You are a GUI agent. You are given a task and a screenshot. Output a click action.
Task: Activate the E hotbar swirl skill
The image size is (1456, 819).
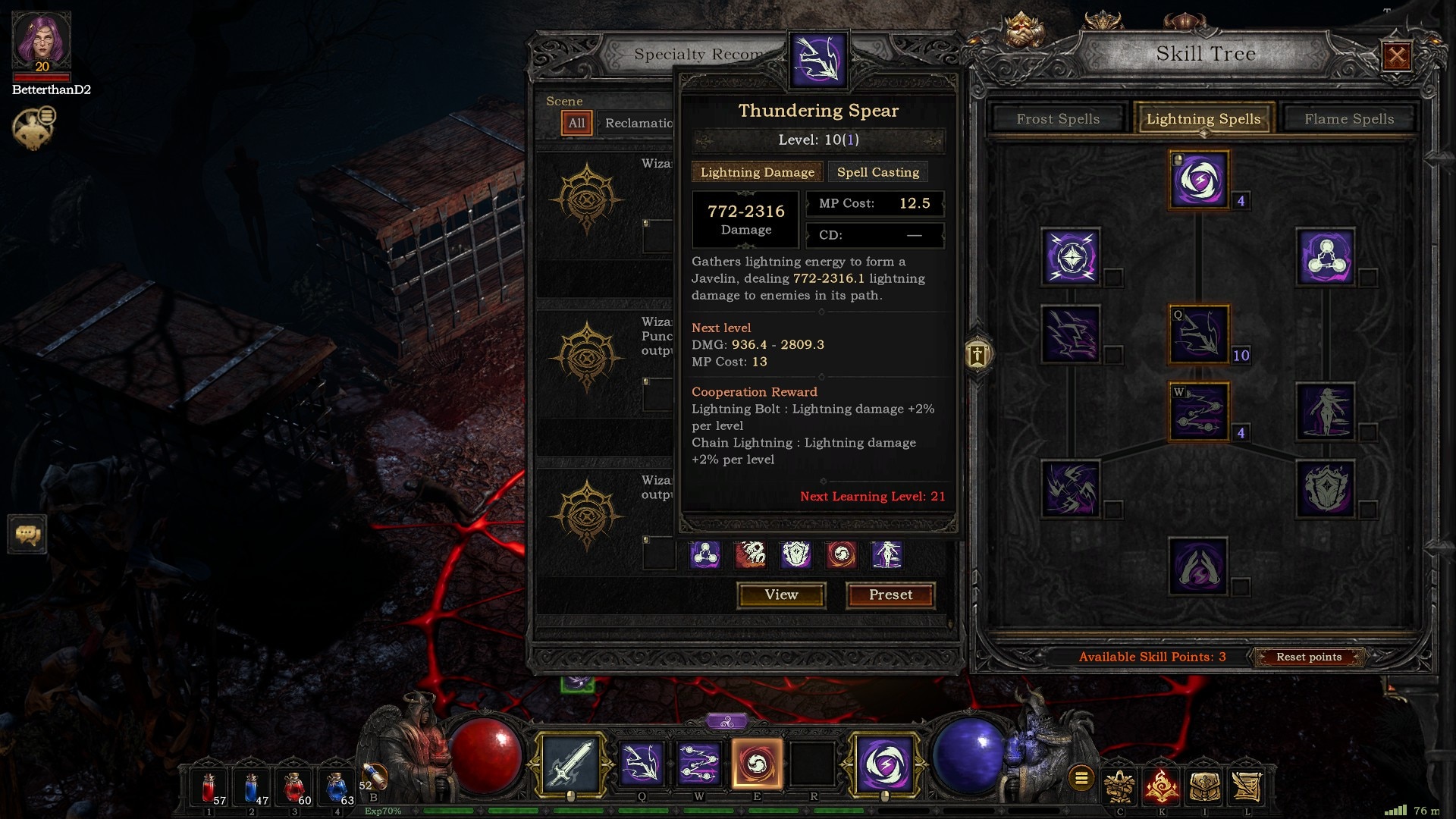point(757,764)
